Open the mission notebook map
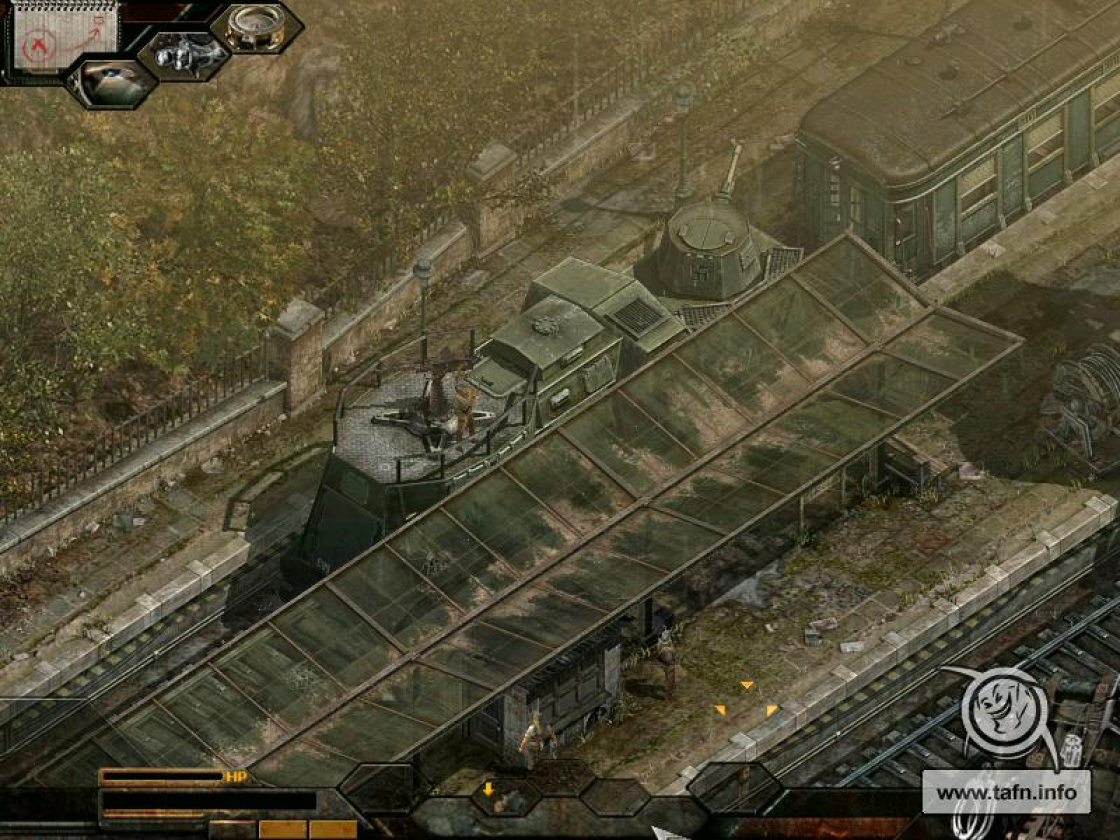 (64, 33)
